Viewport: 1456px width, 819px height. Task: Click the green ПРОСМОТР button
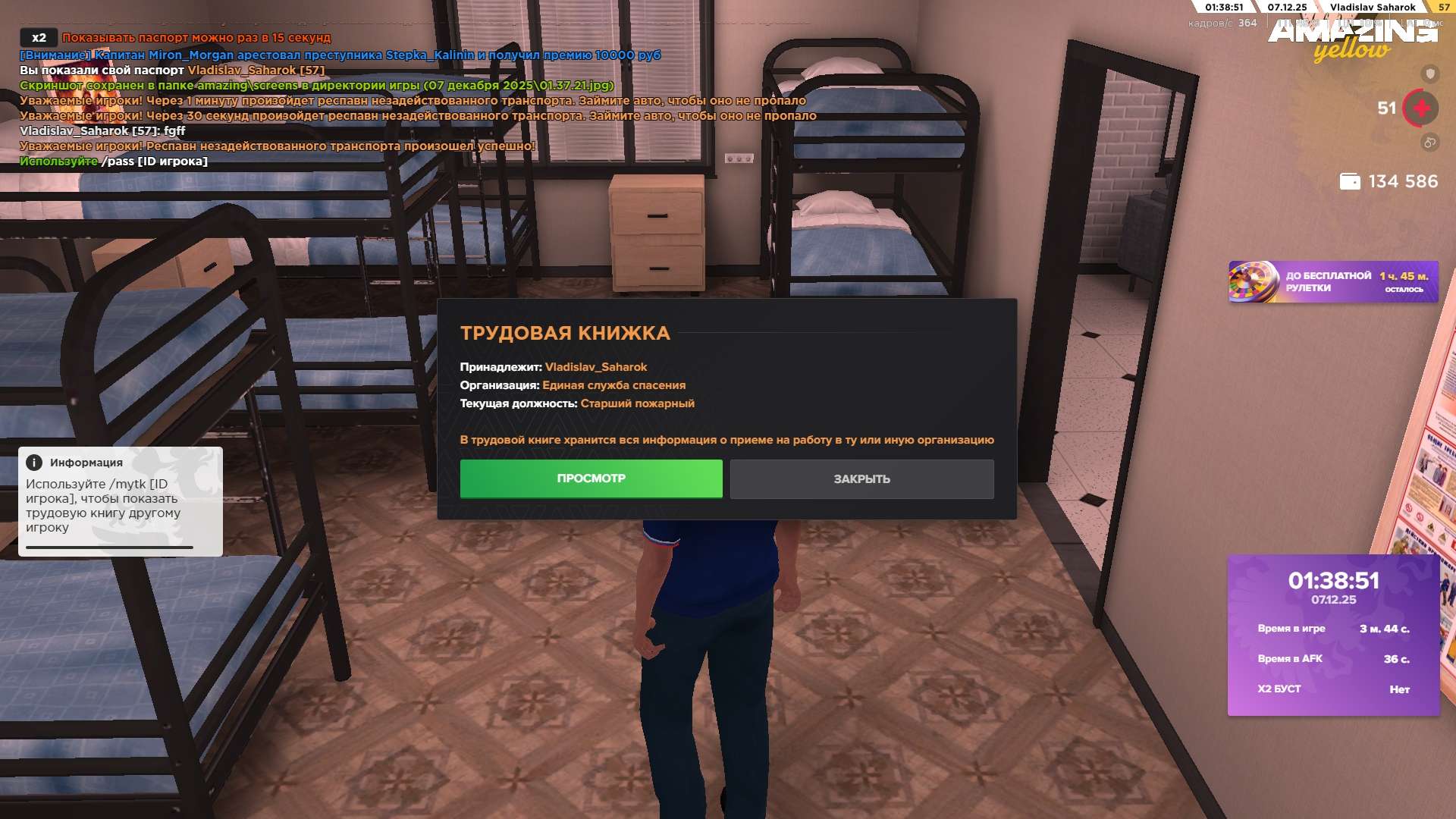[591, 479]
